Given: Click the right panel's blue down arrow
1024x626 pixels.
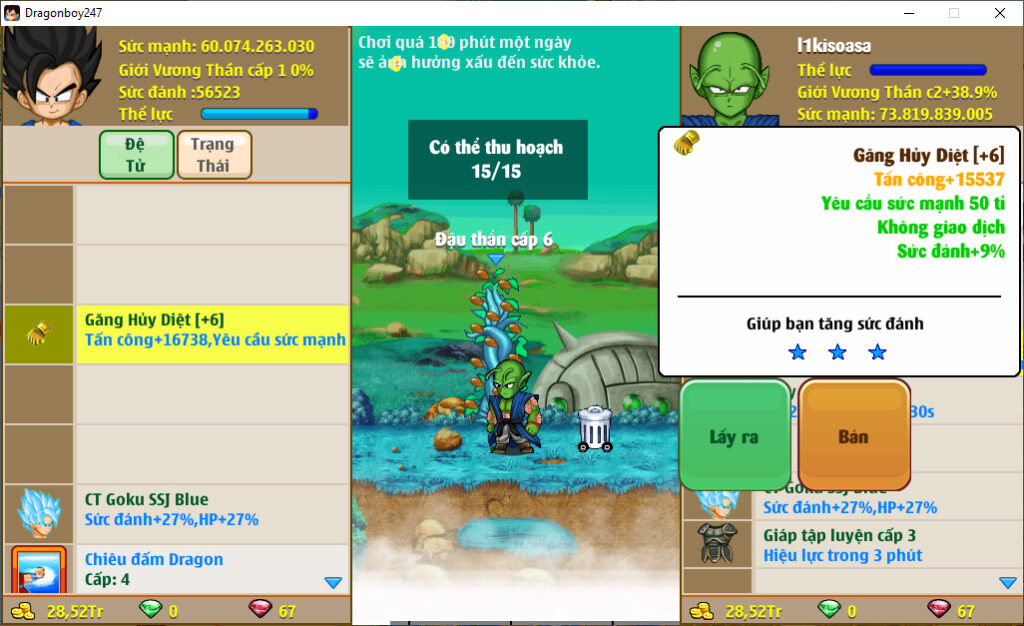Looking at the screenshot, I should 1008,582.
